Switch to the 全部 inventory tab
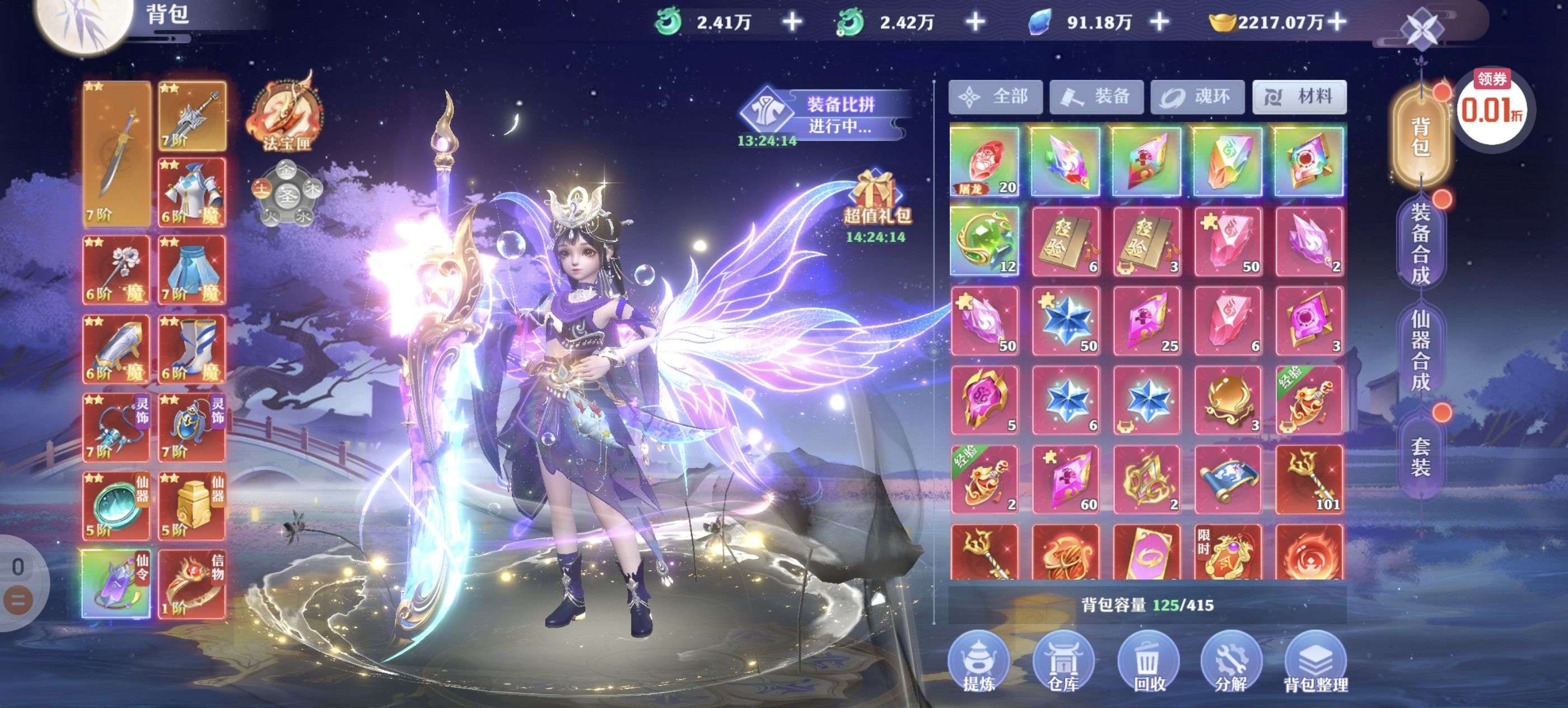Viewport: 1568px width, 708px height. pos(995,97)
